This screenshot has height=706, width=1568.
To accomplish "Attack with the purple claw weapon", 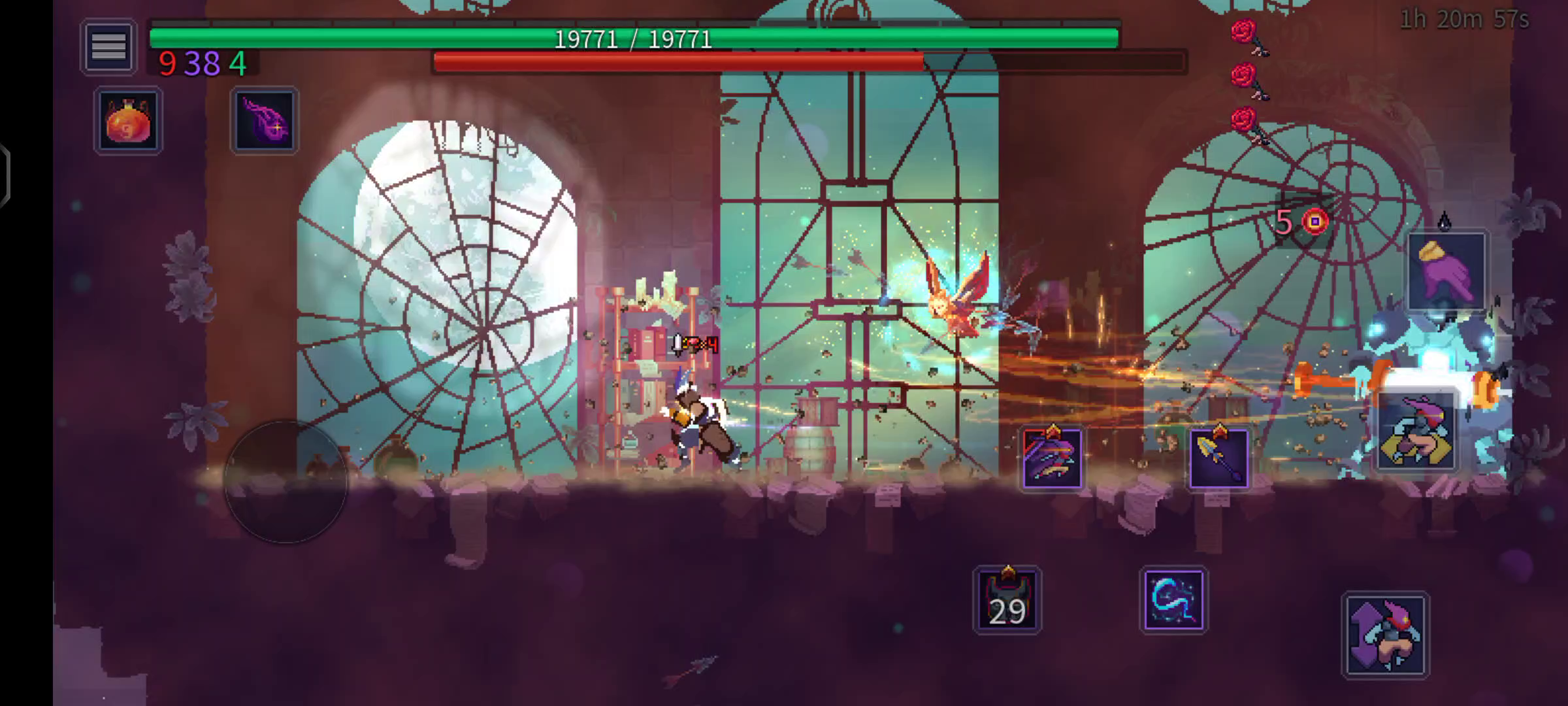I will click(x=1052, y=458).
